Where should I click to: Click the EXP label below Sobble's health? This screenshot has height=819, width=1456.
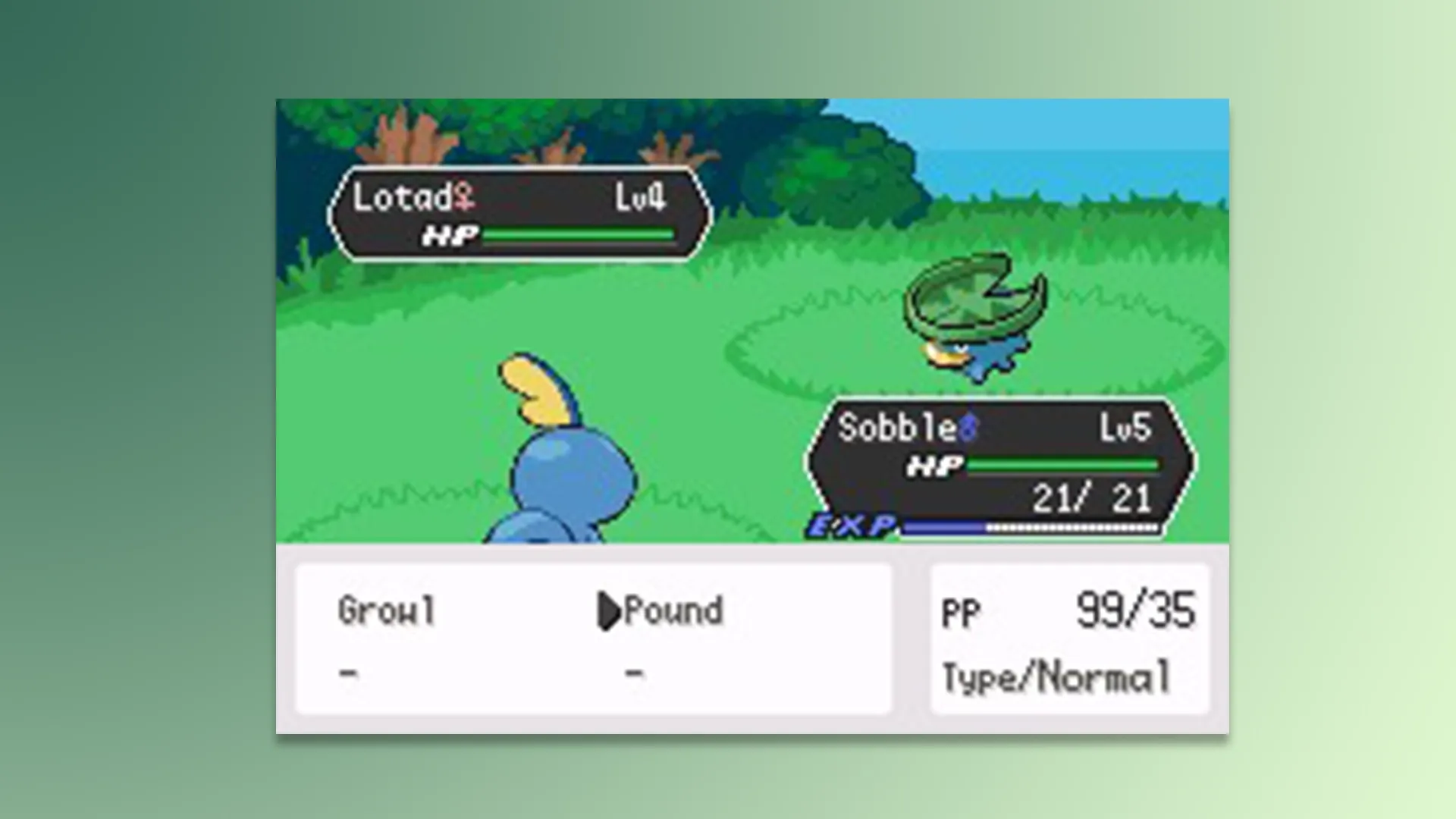pyautogui.click(x=849, y=525)
